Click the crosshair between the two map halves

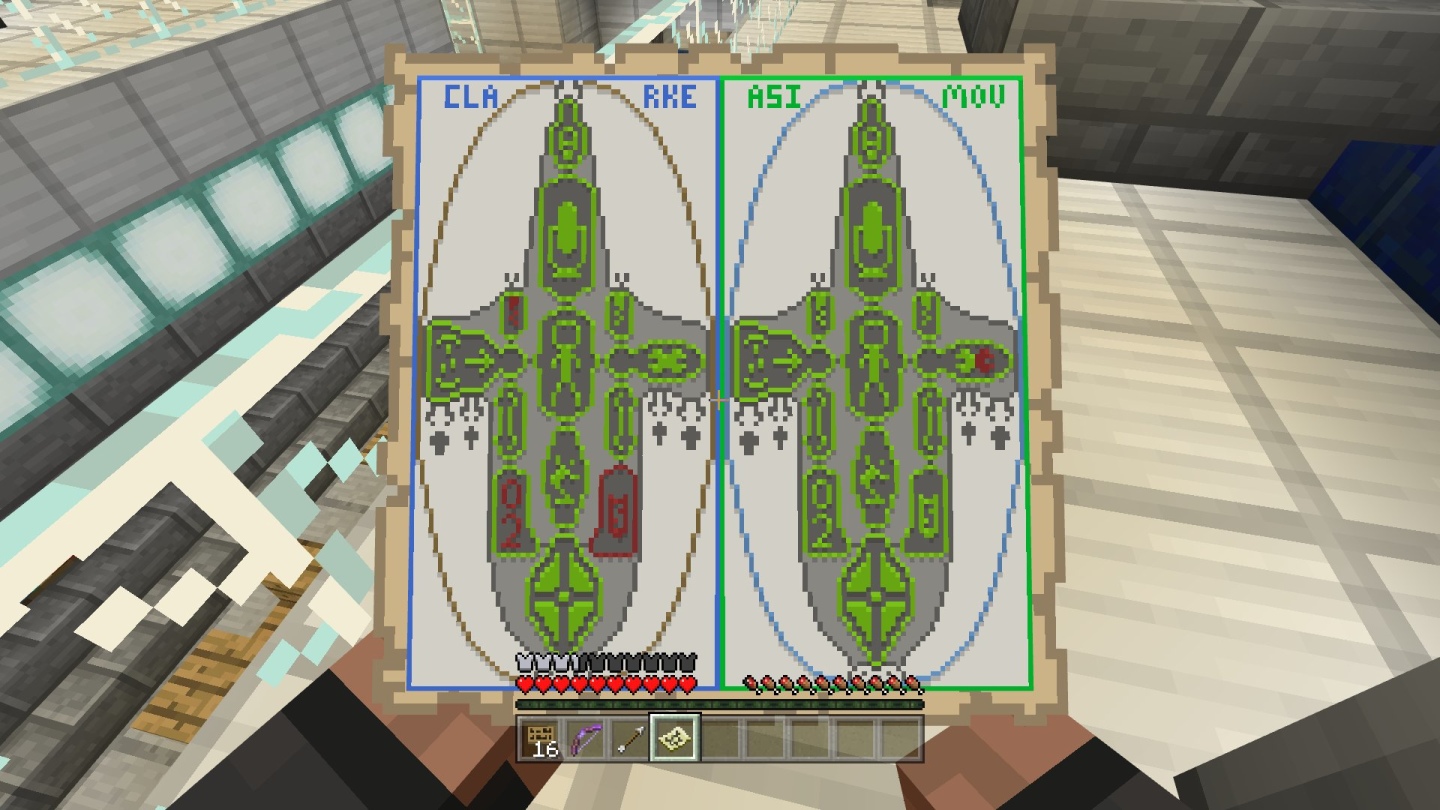(x=719, y=399)
